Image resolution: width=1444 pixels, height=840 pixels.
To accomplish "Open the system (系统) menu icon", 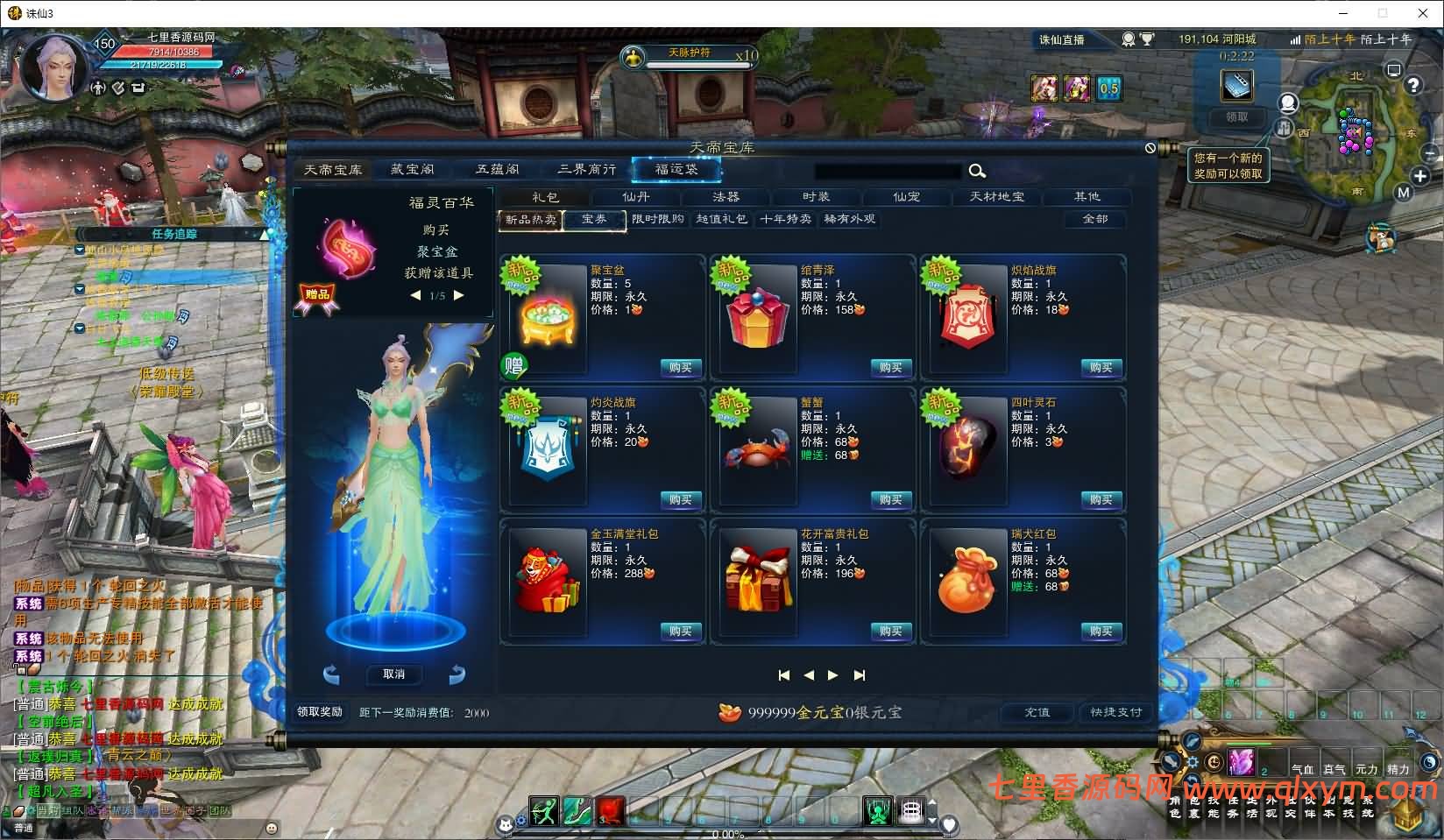I will click(1369, 808).
